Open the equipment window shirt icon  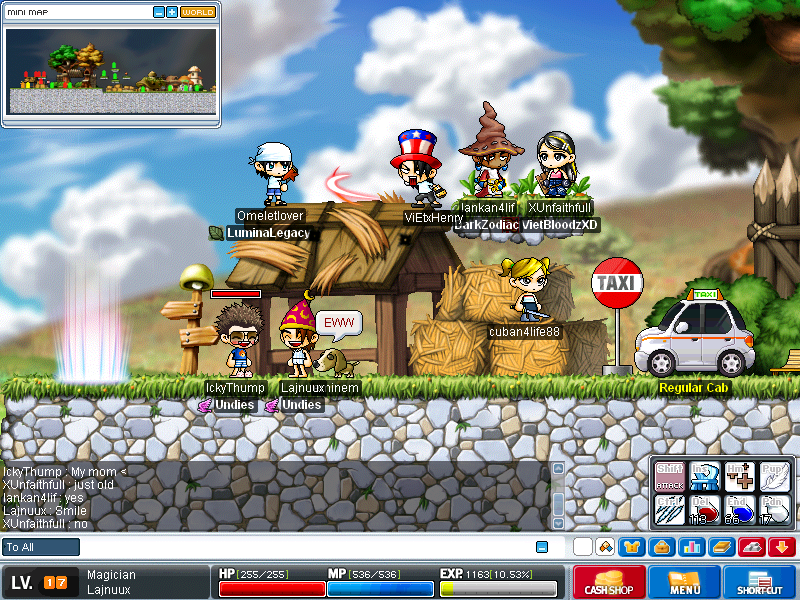(632, 547)
